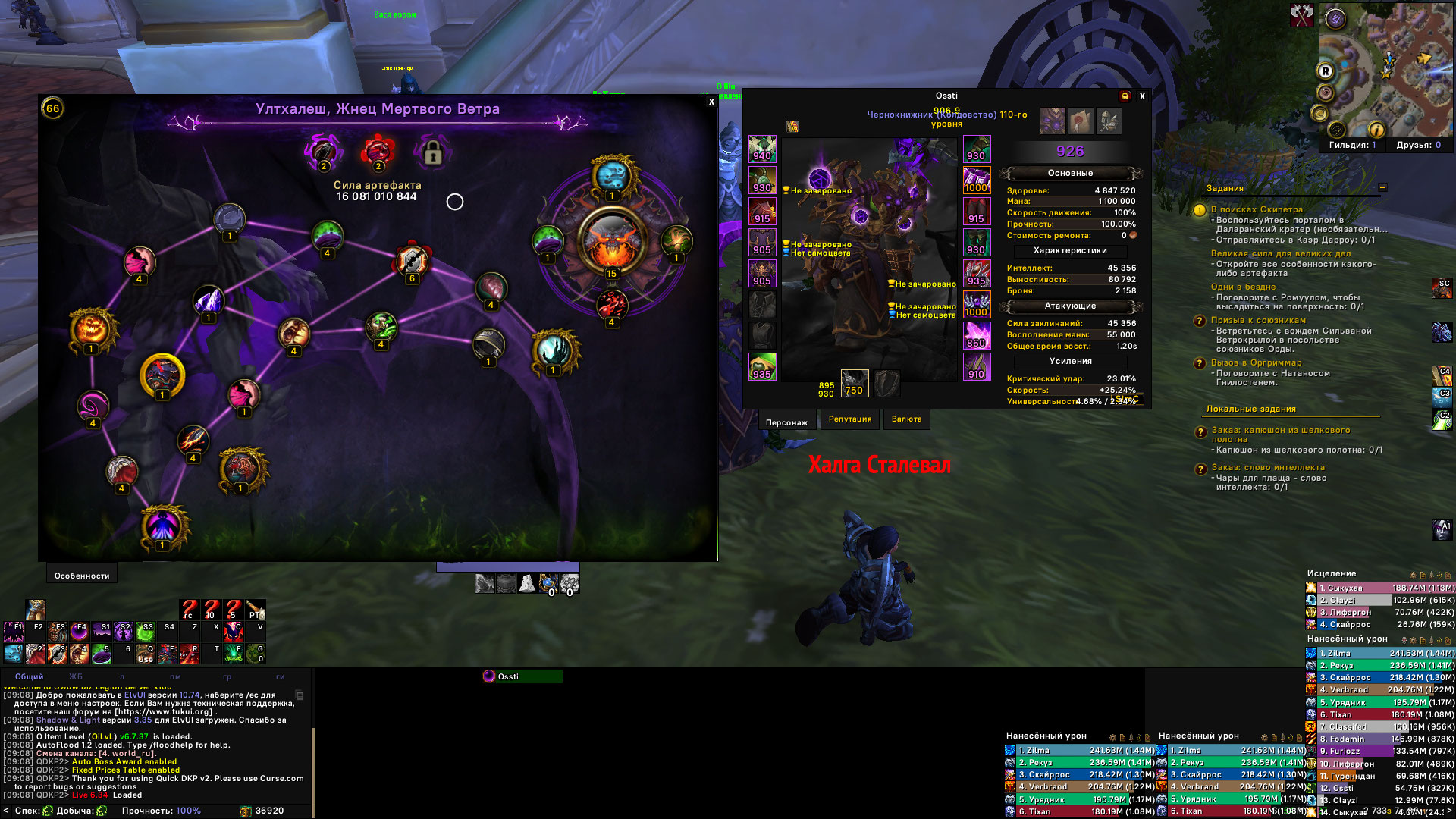Open the Валюта tab
1456x819 pixels.
(906, 419)
